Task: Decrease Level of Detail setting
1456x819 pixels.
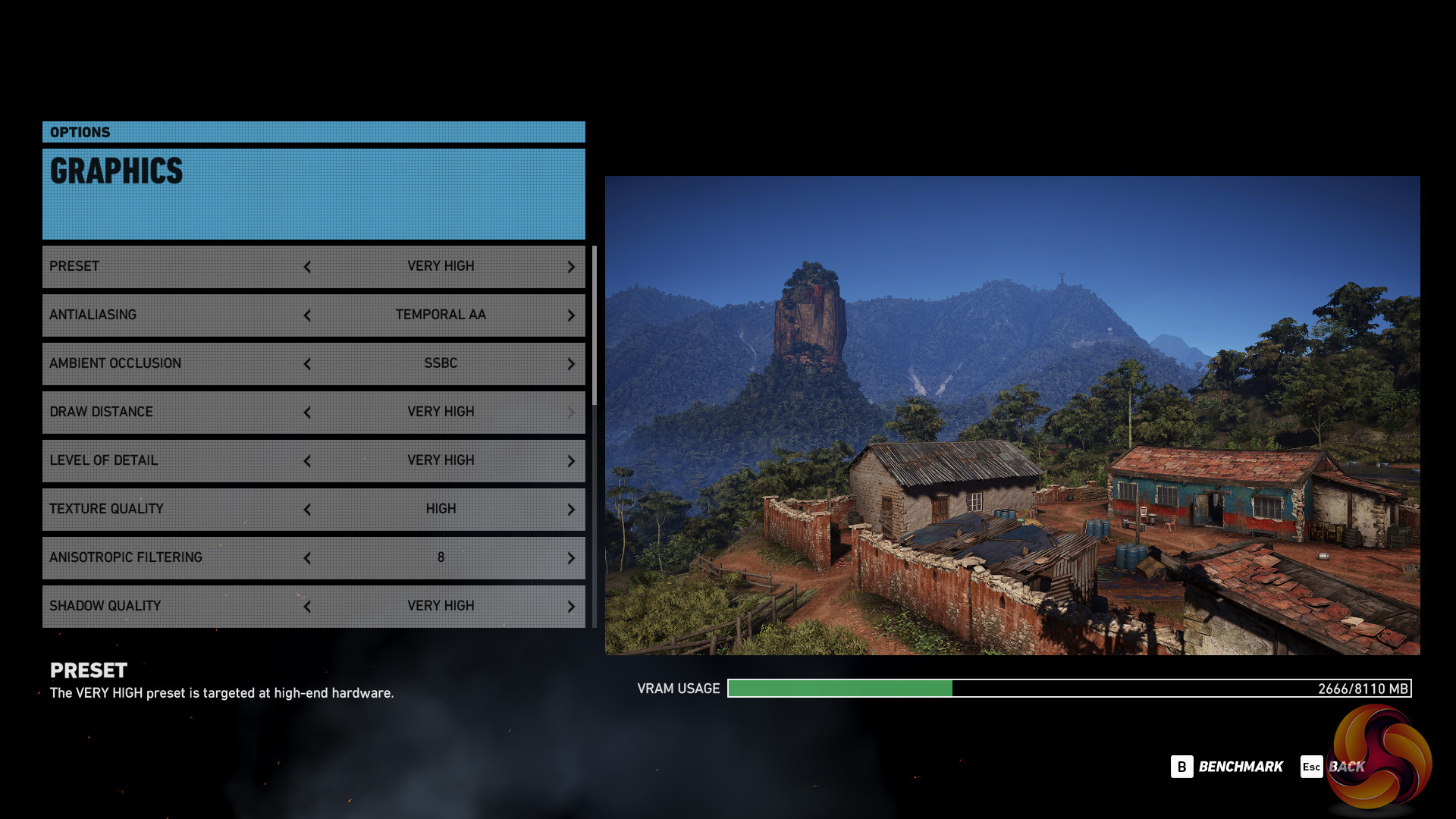Action: pos(307,461)
